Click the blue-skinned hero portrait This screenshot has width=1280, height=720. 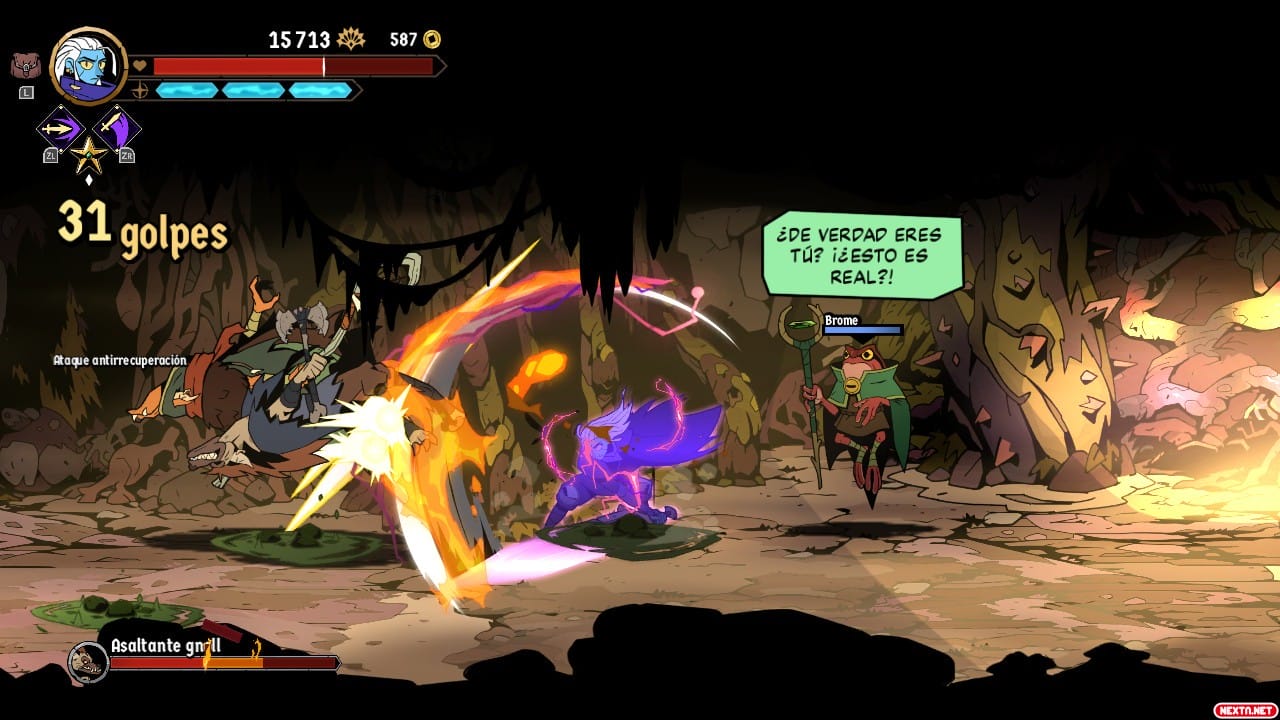click(x=88, y=65)
